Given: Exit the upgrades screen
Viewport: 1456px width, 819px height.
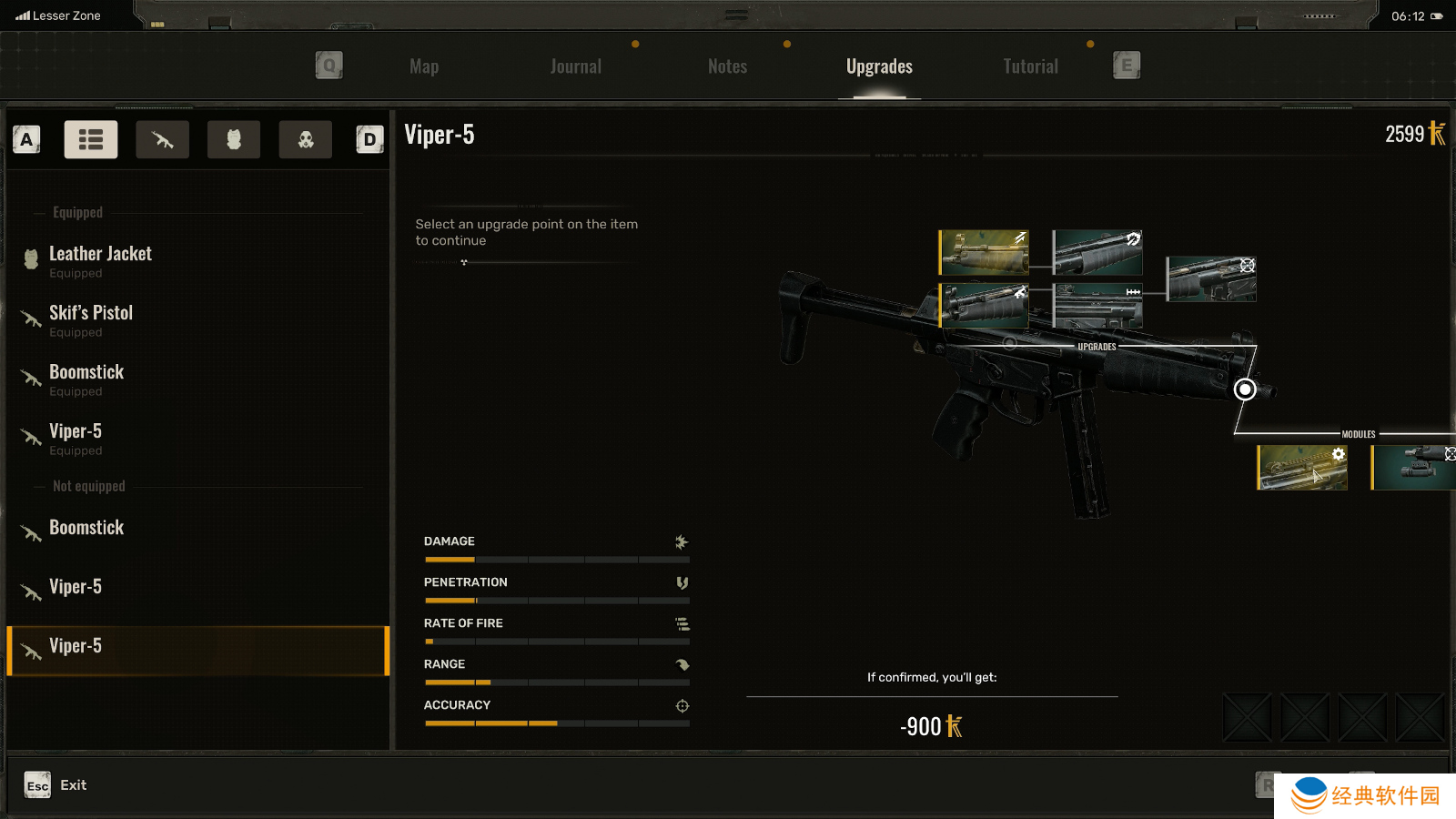Looking at the screenshot, I should (x=56, y=785).
